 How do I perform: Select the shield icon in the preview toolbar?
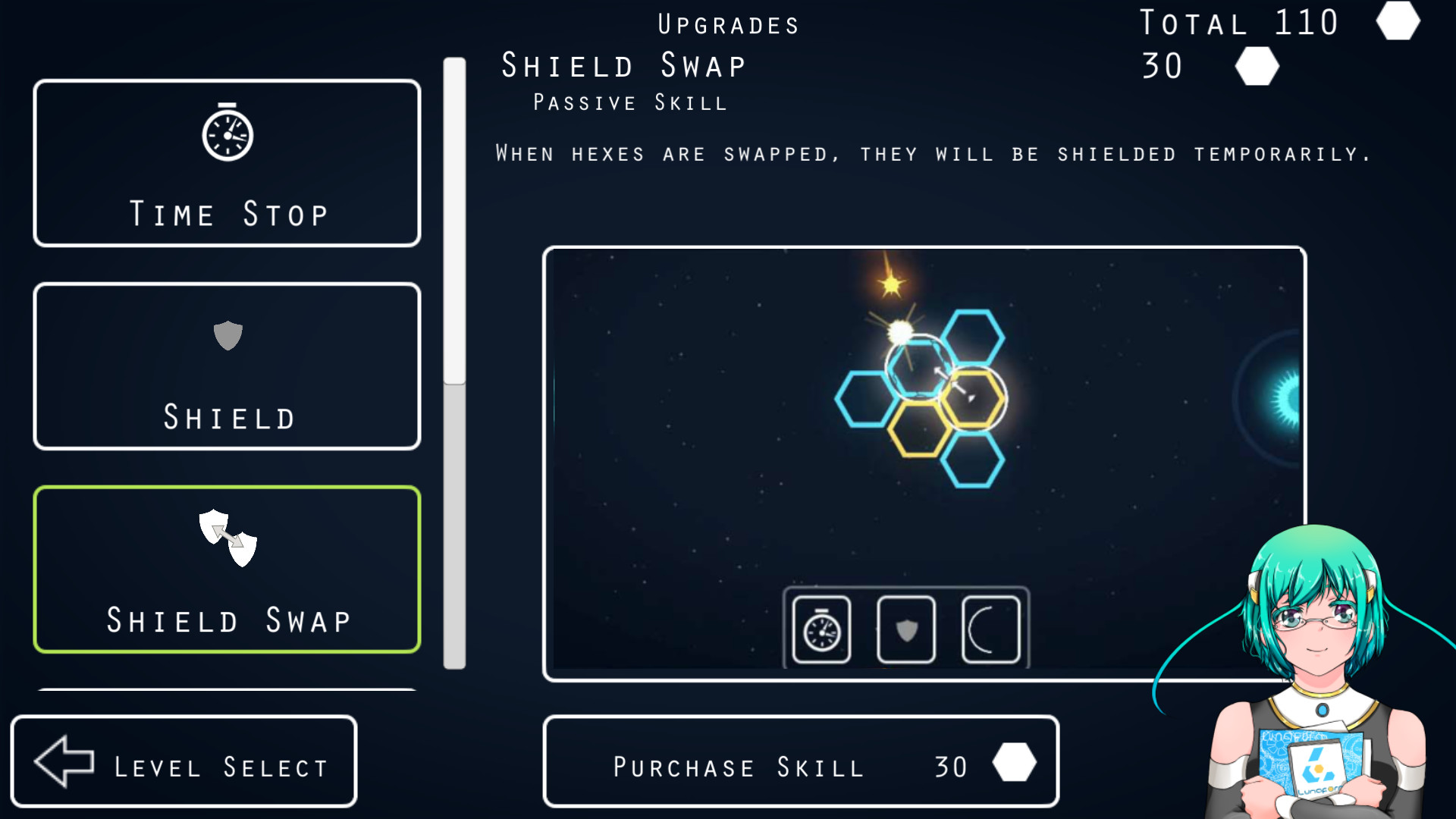905,630
